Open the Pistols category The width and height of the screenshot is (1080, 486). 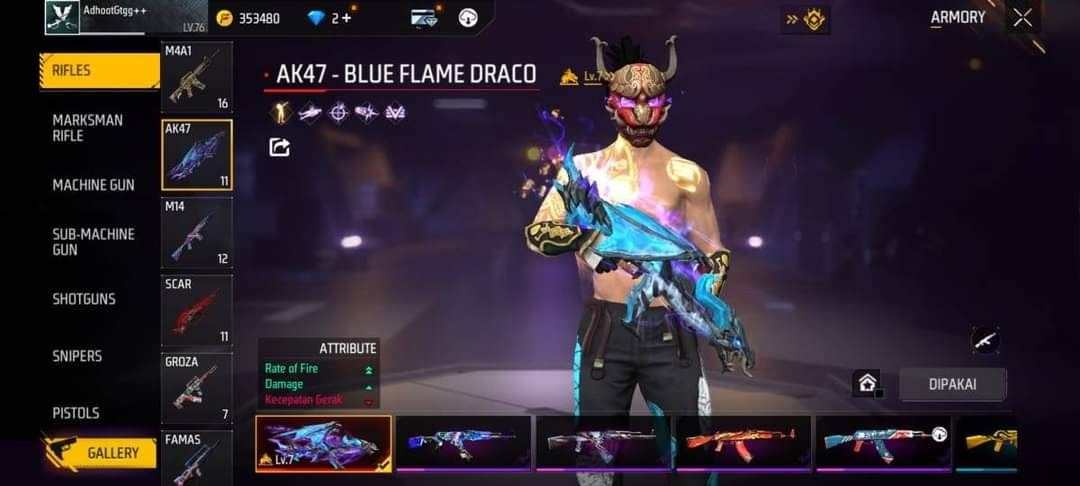pyautogui.click(x=76, y=413)
